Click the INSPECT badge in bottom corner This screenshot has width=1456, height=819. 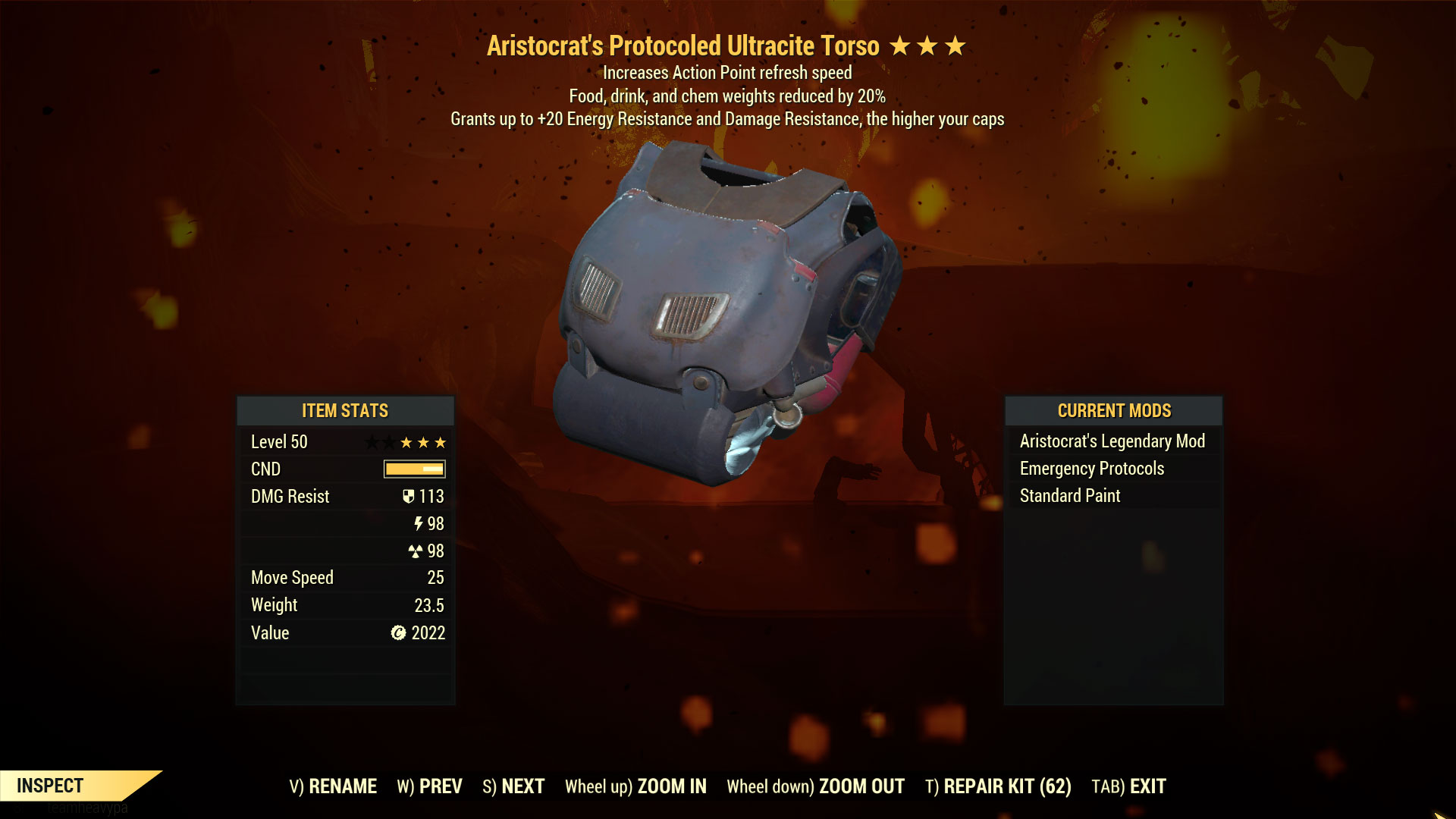(53, 786)
